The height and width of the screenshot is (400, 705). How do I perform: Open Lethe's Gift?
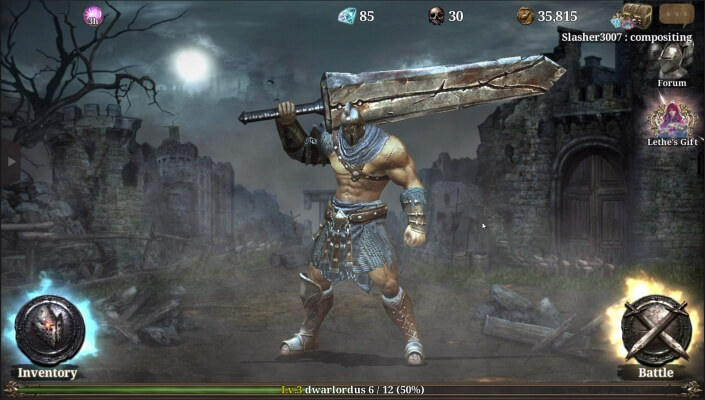pyautogui.click(x=671, y=117)
